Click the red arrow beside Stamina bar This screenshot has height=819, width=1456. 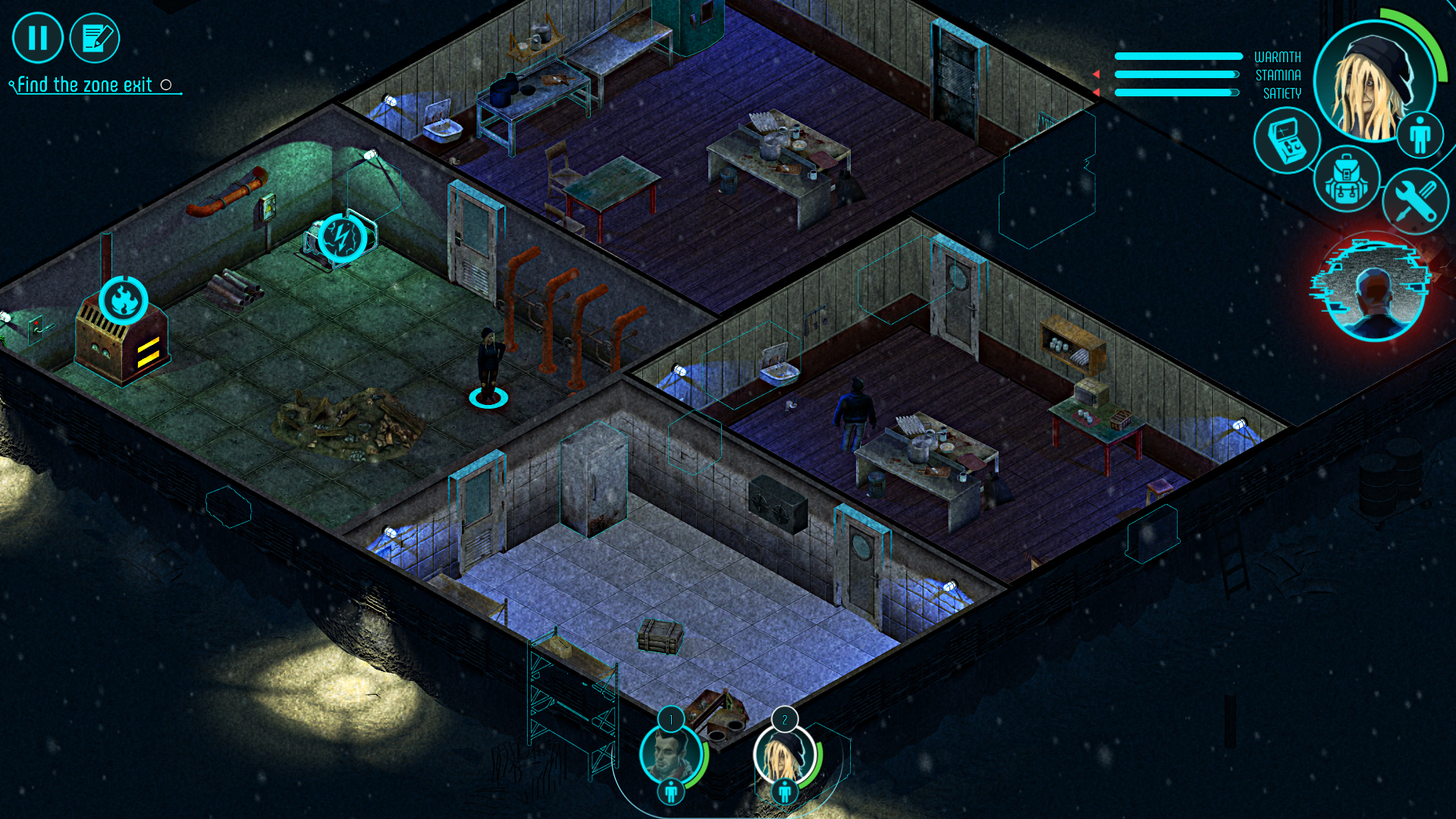1097,73
